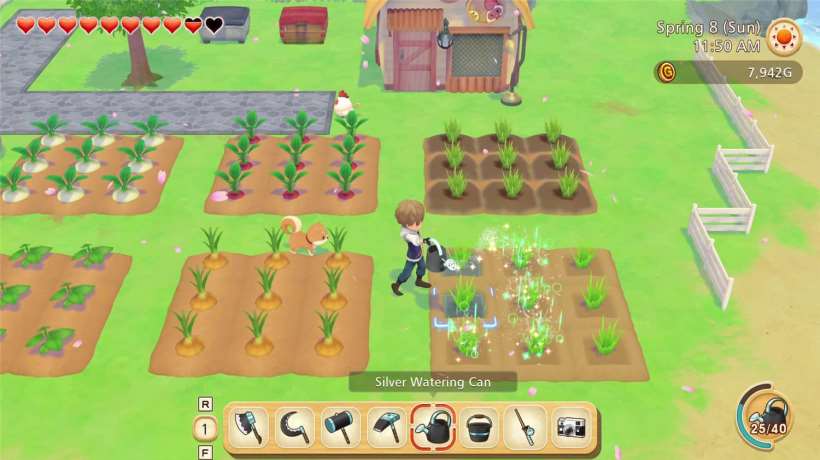The width and height of the screenshot is (820, 460).
Task: Equip the hoe from the toolbar
Action: coord(387,428)
